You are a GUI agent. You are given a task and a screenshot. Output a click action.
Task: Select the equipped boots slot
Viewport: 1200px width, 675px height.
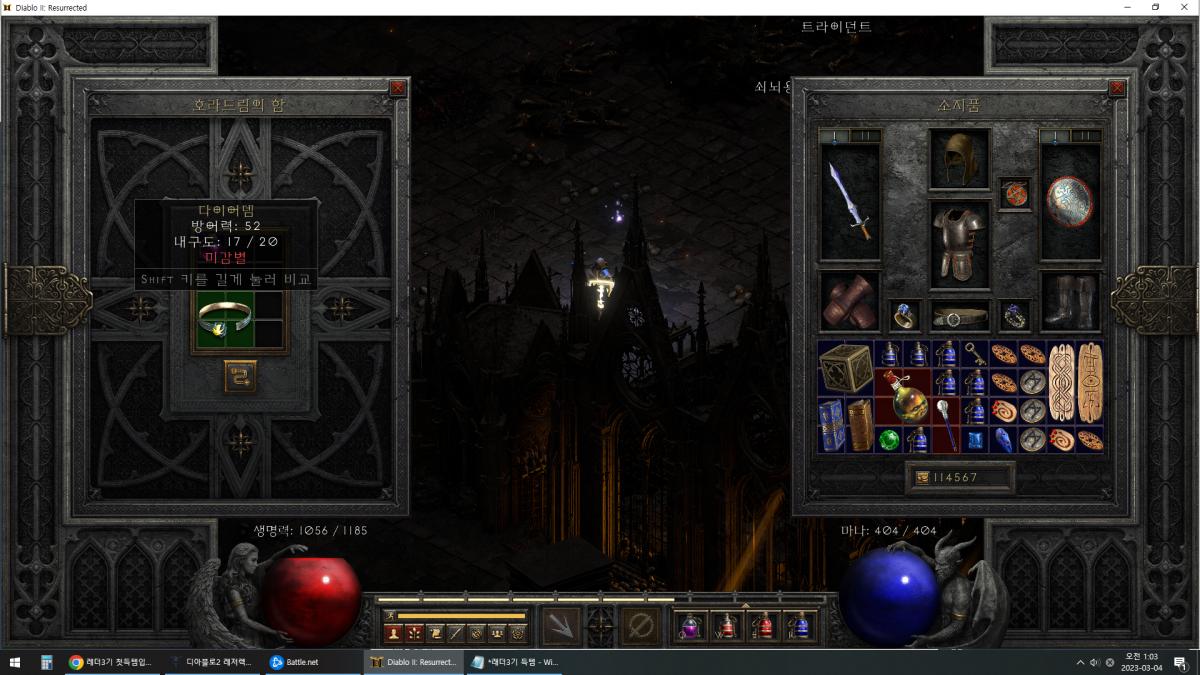[1069, 301]
